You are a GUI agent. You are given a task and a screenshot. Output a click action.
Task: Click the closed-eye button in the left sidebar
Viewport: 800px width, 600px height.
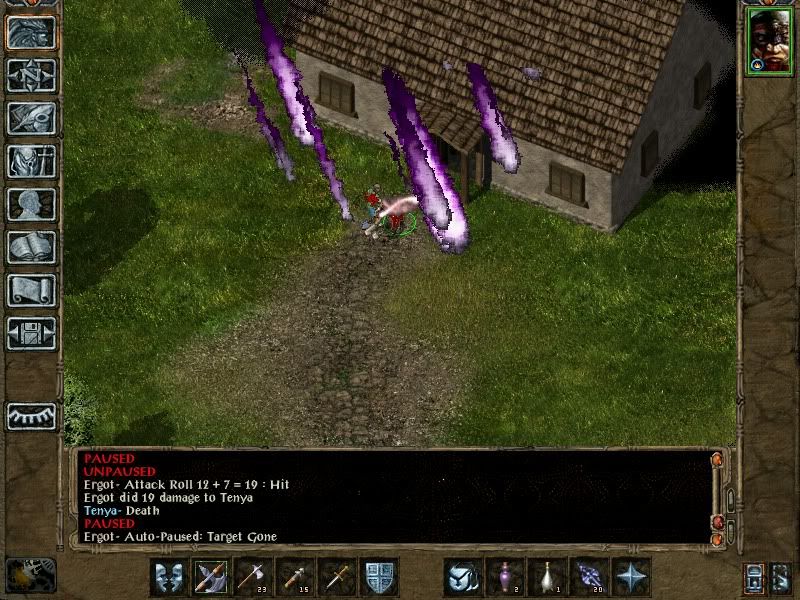click(31, 415)
